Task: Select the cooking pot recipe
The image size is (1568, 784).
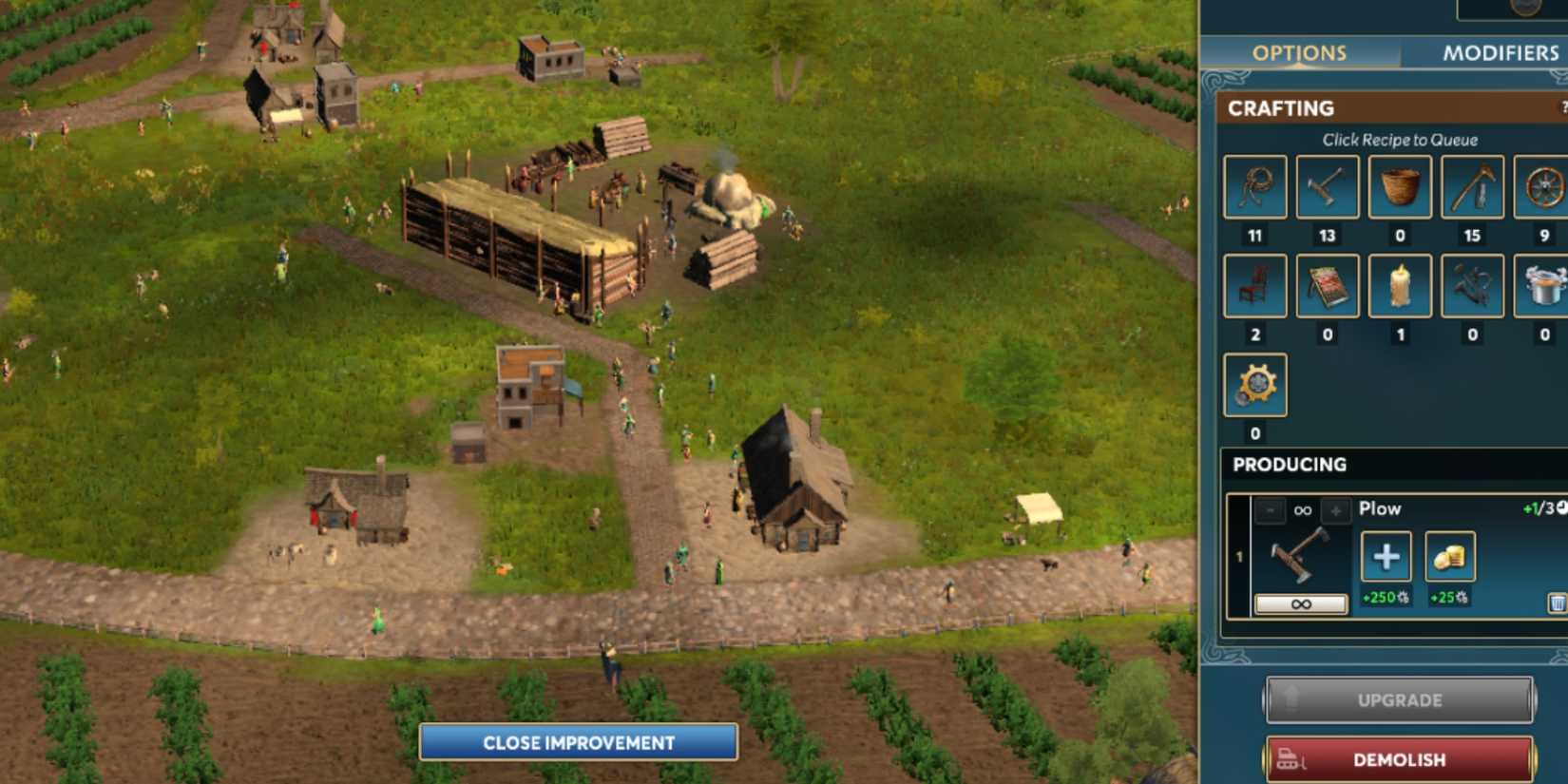Action: pos(1544,286)
